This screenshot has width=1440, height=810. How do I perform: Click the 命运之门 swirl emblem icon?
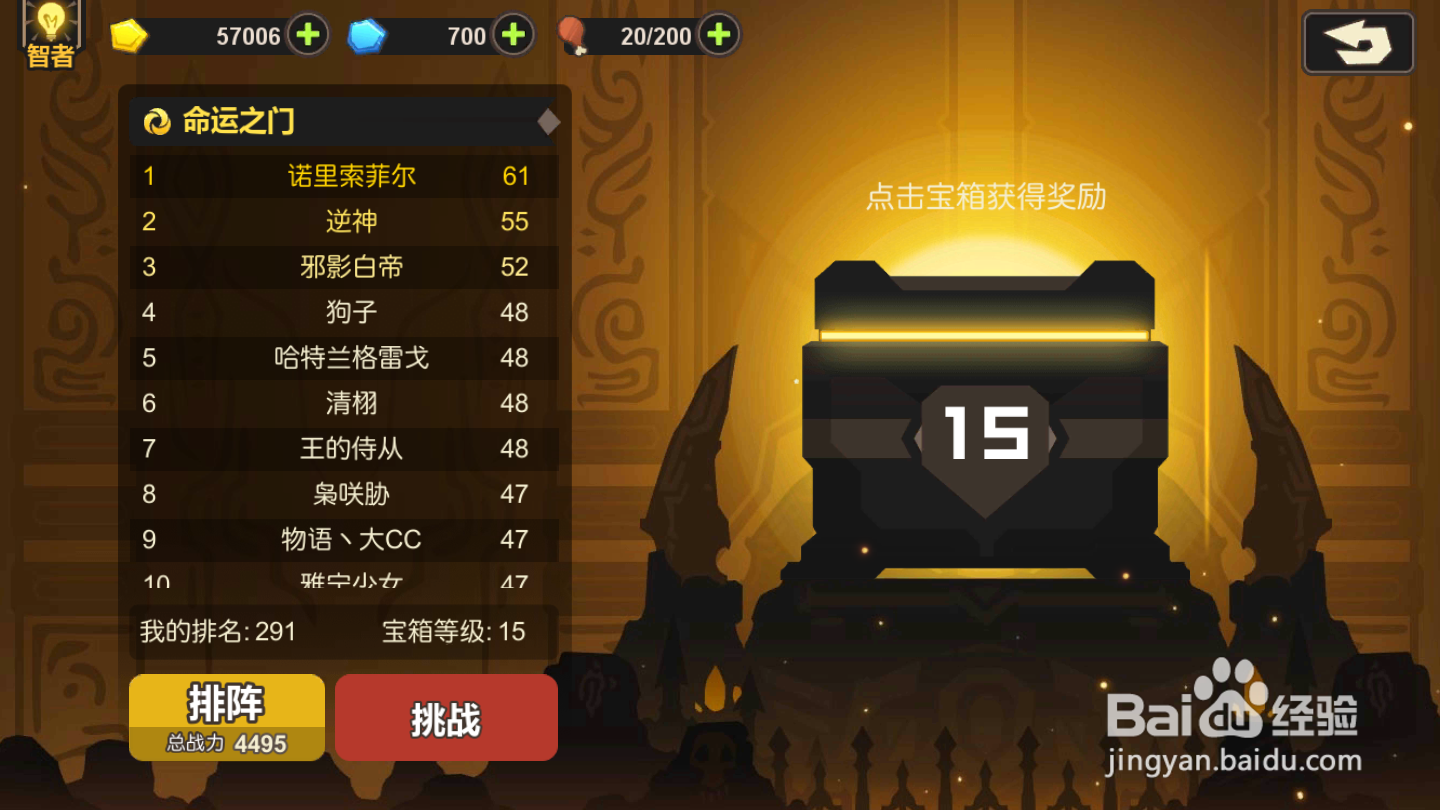click(x=158, y=120)
